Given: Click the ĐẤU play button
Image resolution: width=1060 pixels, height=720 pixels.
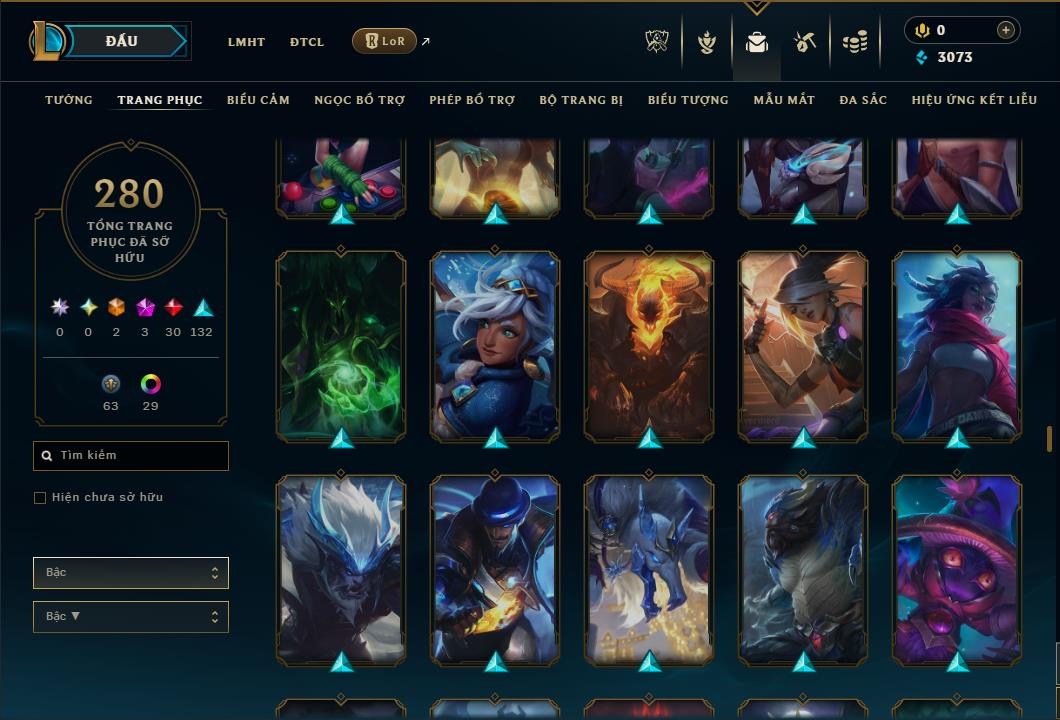Looking at the screenshot, I should (x=120, y=41).
